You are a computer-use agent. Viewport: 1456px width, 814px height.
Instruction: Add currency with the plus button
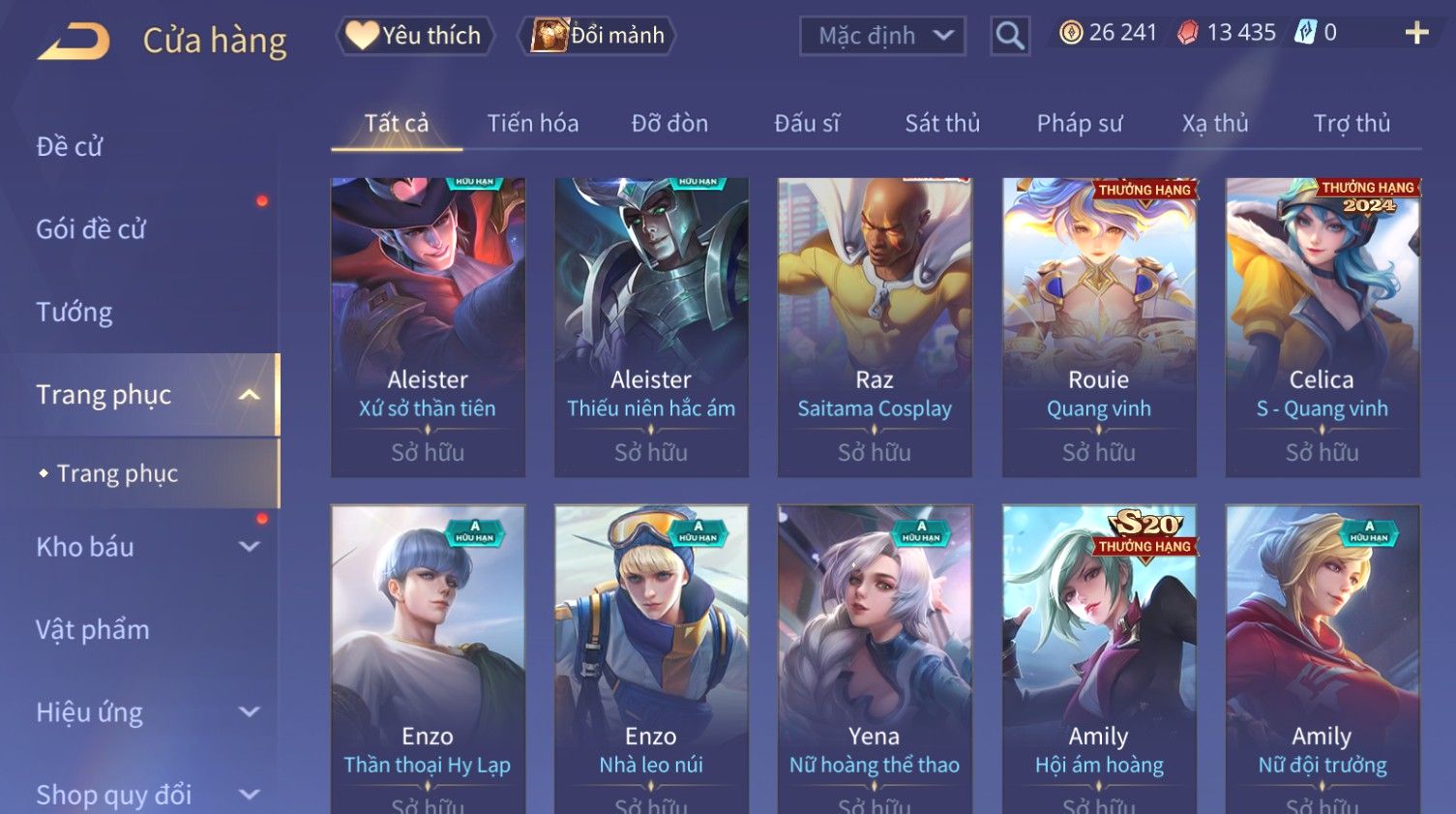tap(1416, 33)
